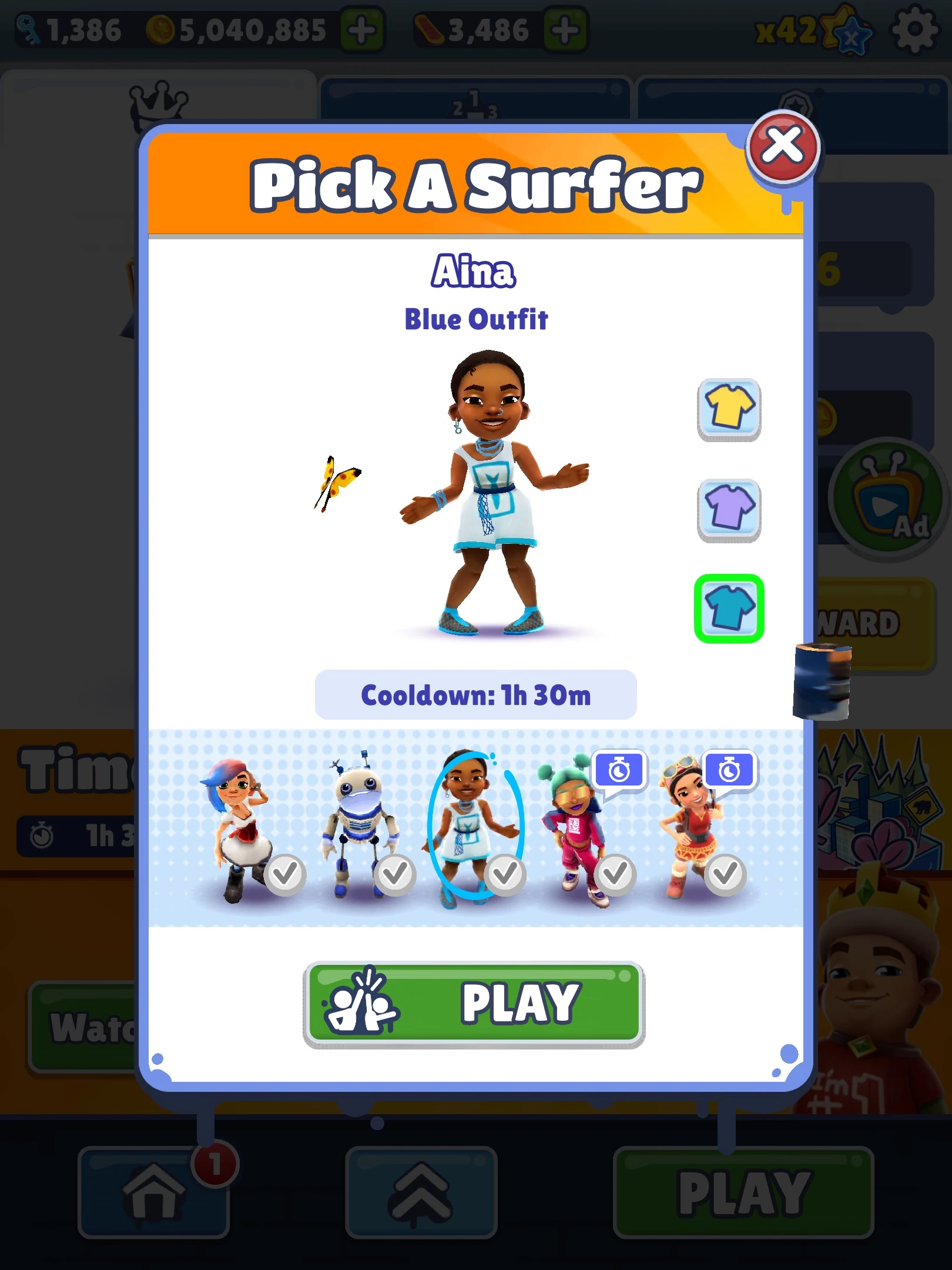Tap the cooldown timer bubble above green-haired surfer
Screen dimensions: 952x1270
620,771
